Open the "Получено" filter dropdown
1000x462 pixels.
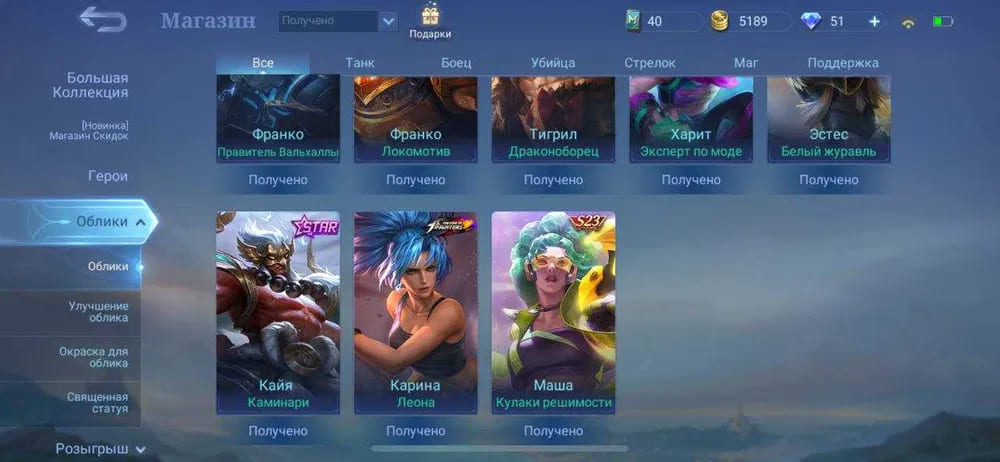tap(338, 21)
